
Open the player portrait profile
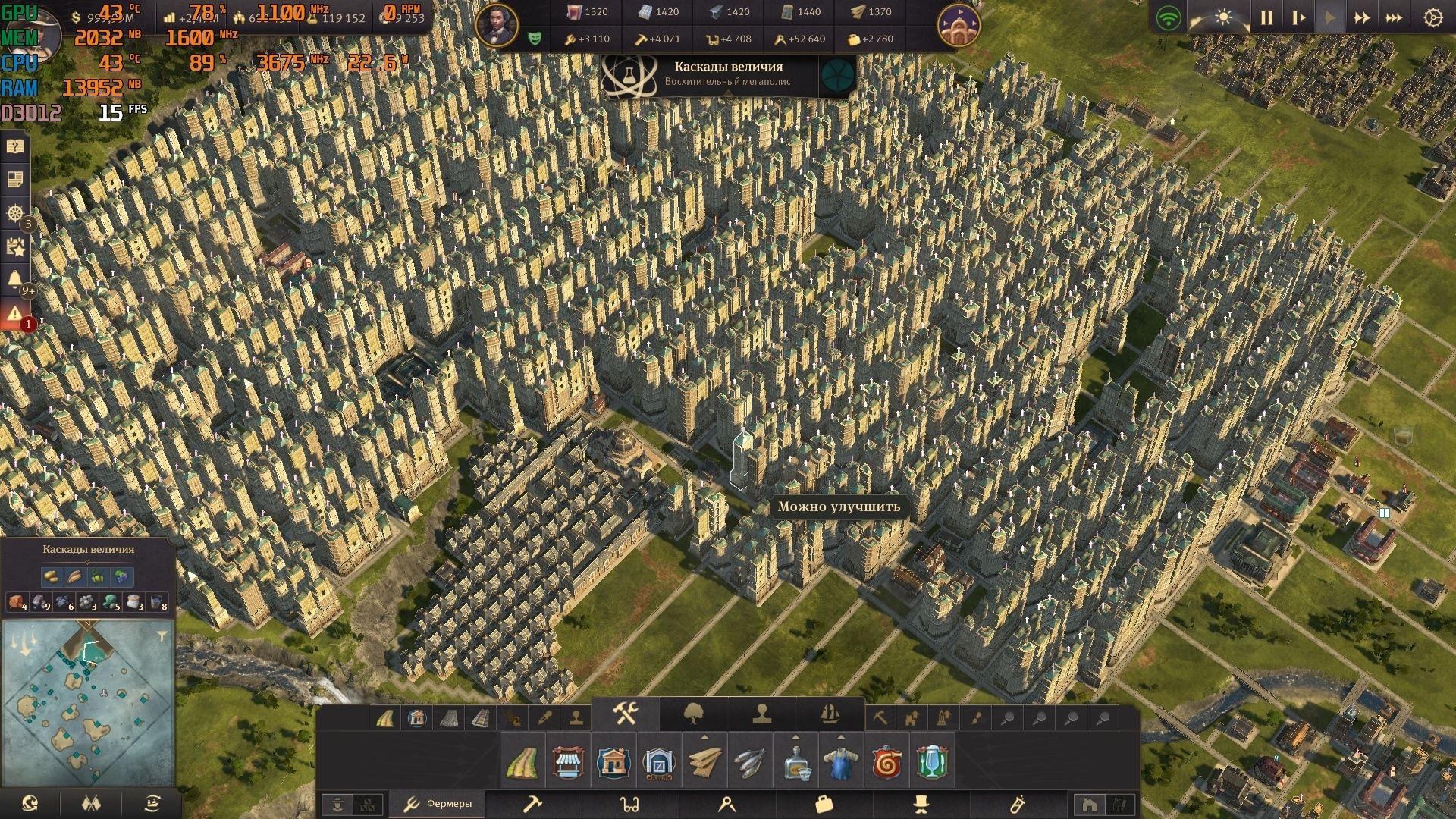(x=497, y=24)
